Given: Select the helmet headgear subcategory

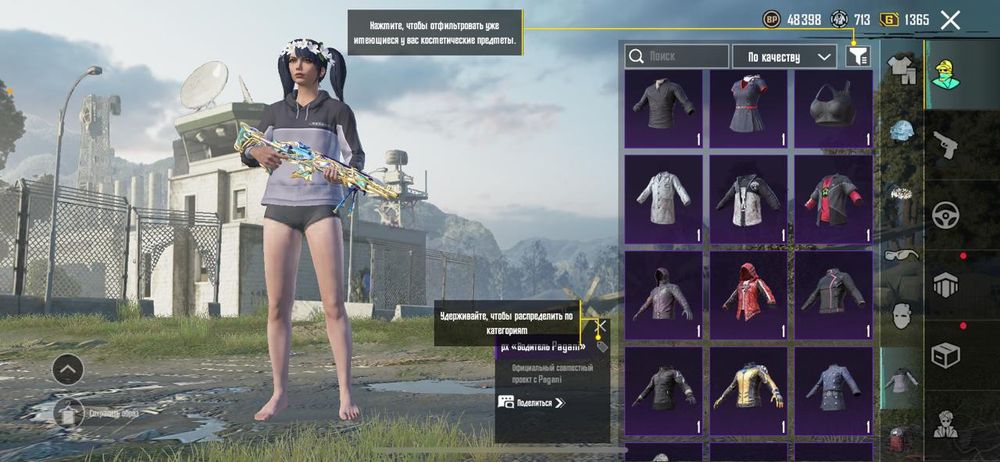Looking at the screenshot, I should coord(901,132).
